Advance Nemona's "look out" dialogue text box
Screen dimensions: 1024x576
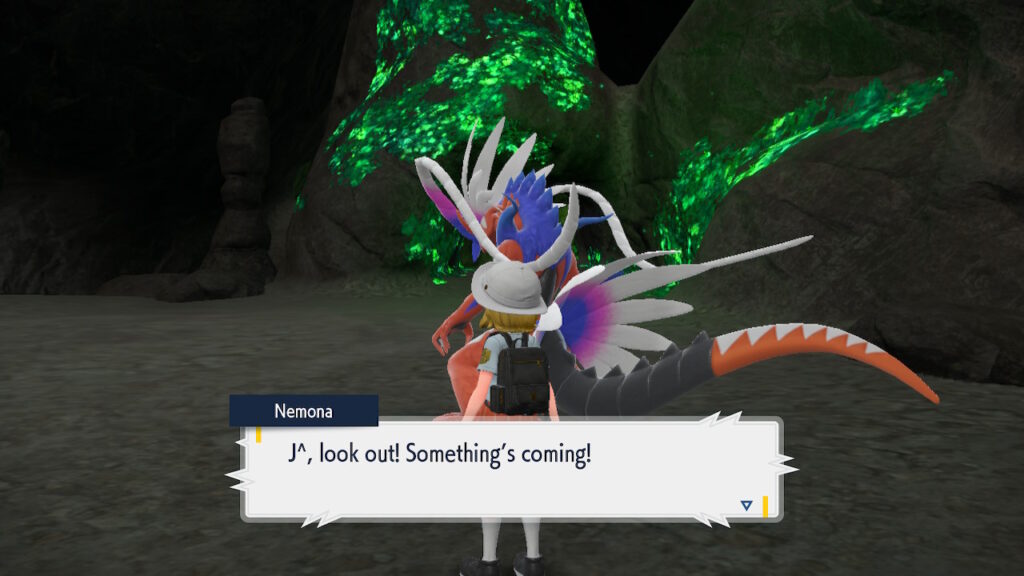[x=510, y=470]
